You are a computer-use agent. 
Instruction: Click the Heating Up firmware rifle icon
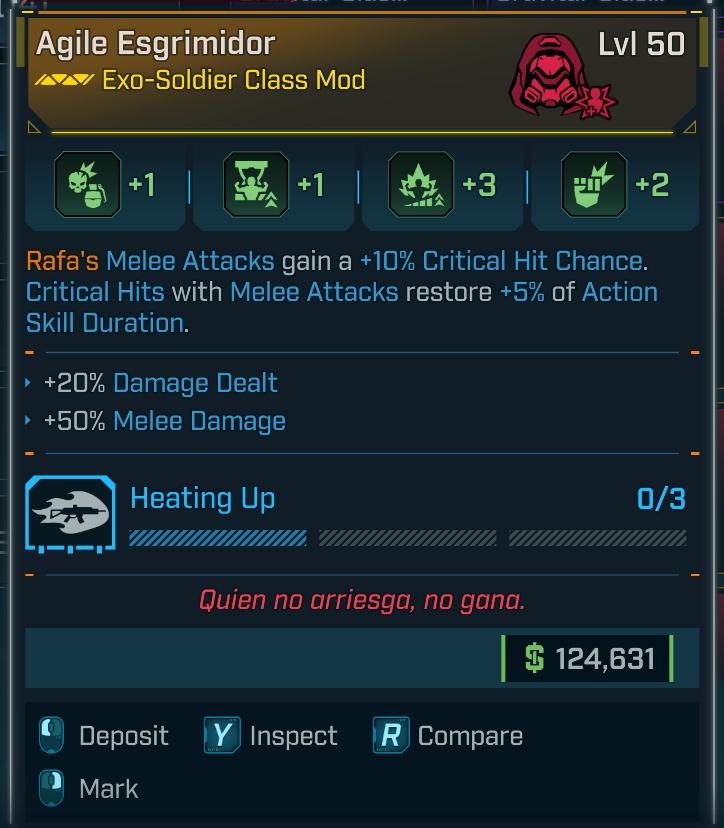click(x=69, y=514)
